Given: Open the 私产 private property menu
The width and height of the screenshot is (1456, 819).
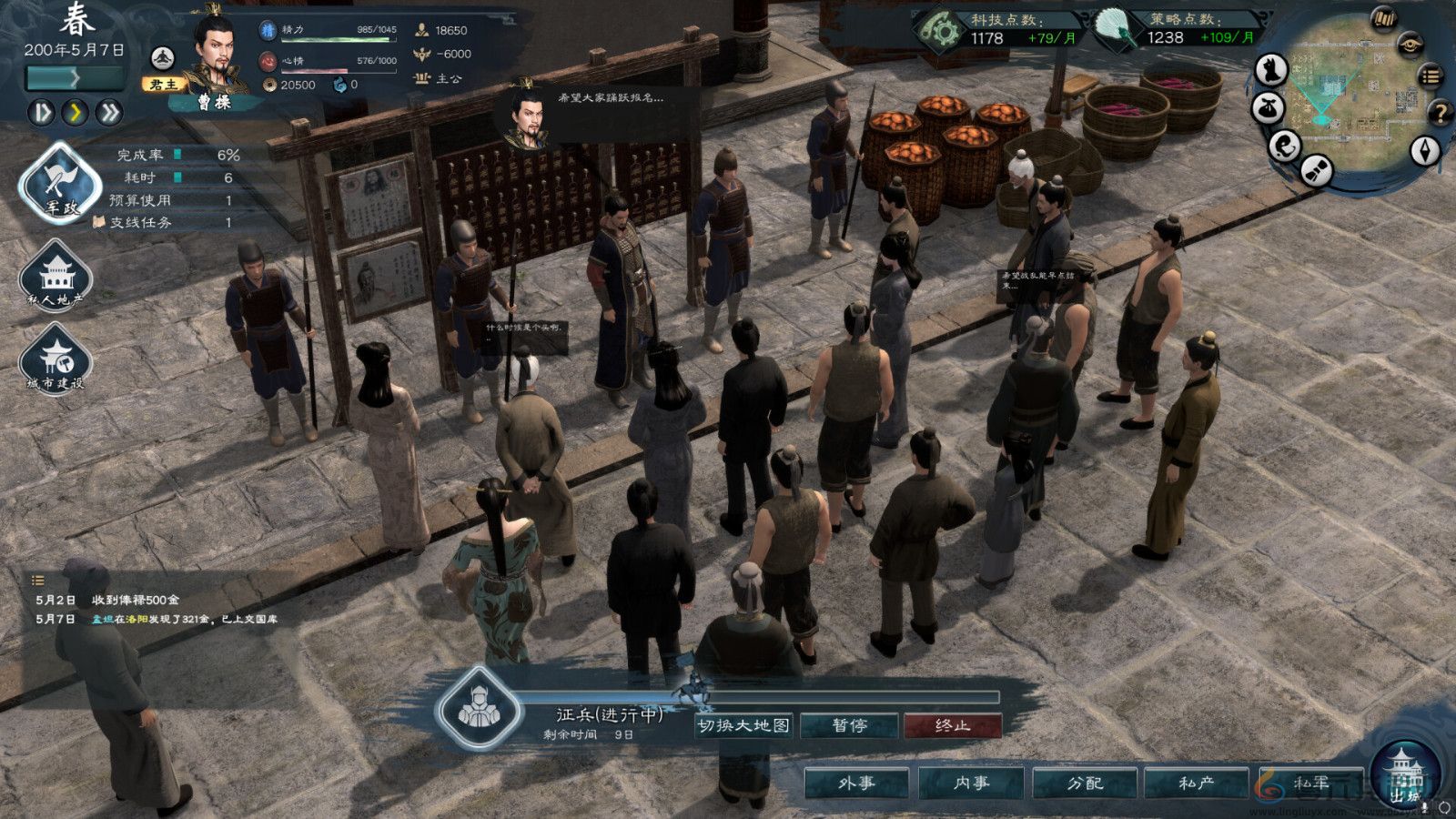Looking at the screenshot, I should (1197, 783).
